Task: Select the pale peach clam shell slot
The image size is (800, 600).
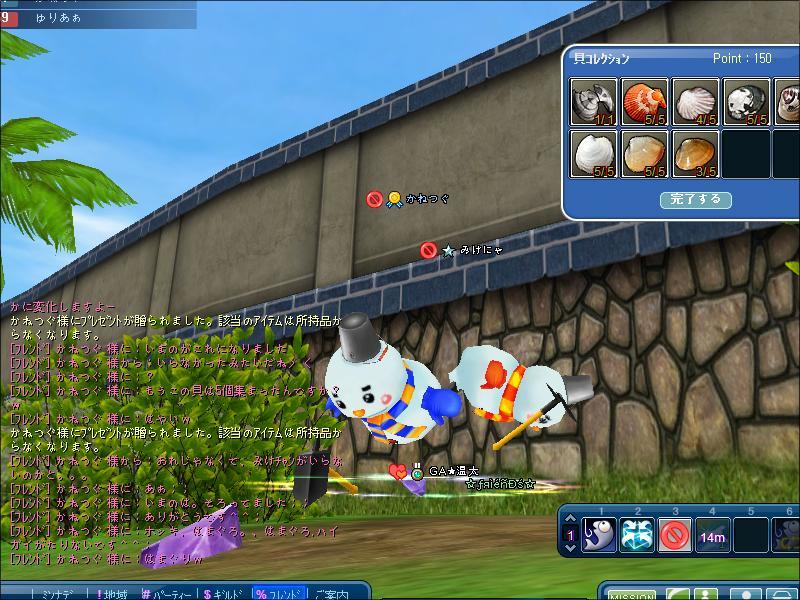Action: click(x=645, y=154)
